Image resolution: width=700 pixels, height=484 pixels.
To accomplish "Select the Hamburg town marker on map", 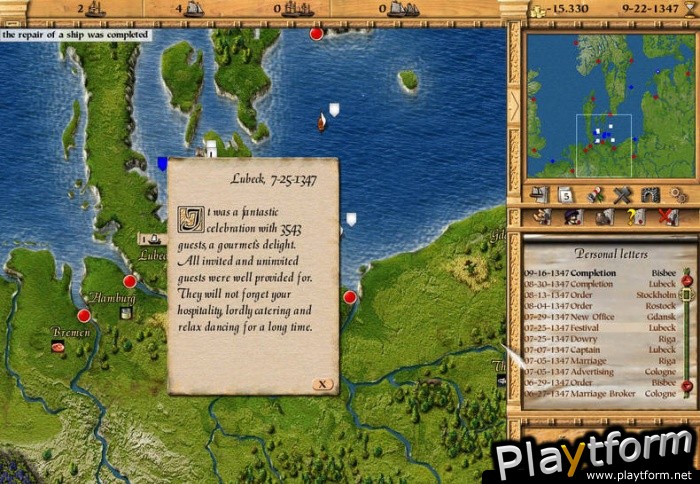I will 84,315.
